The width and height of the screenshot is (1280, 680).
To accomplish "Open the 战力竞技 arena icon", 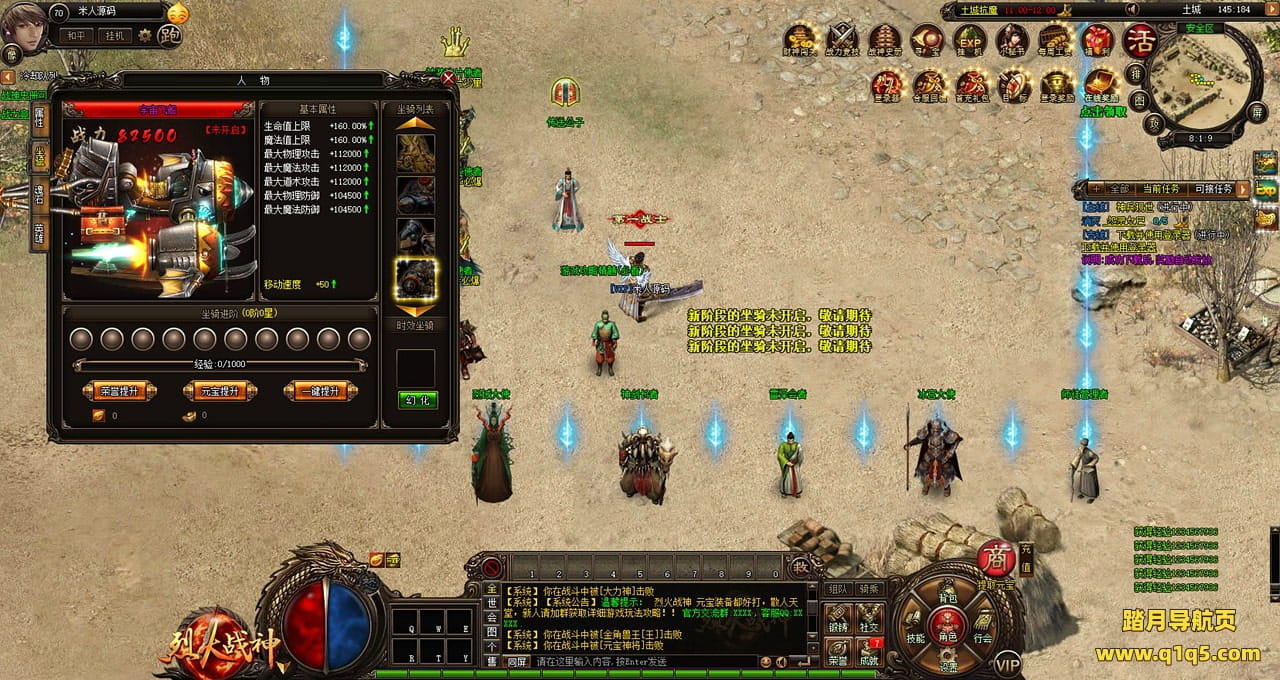I will coord(843,42).
